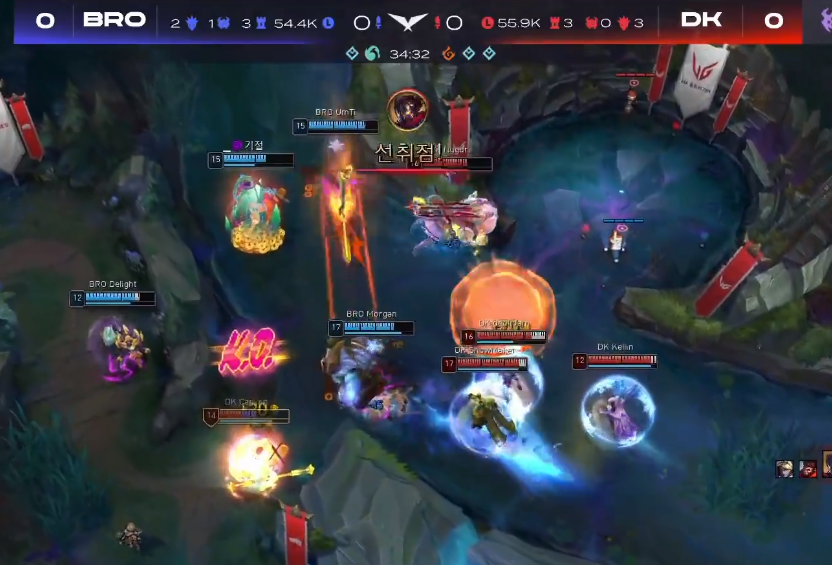Select the DK team name on scoreboard

(701, 20)
